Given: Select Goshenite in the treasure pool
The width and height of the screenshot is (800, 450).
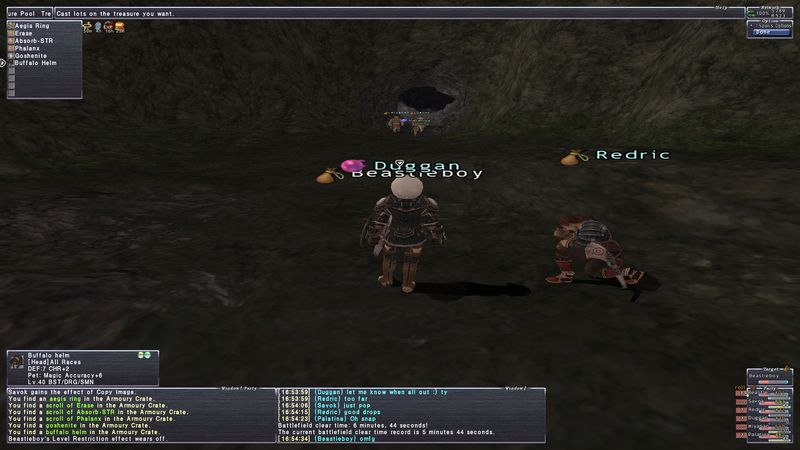Looking at the screenshot, I should click(31, 55).
